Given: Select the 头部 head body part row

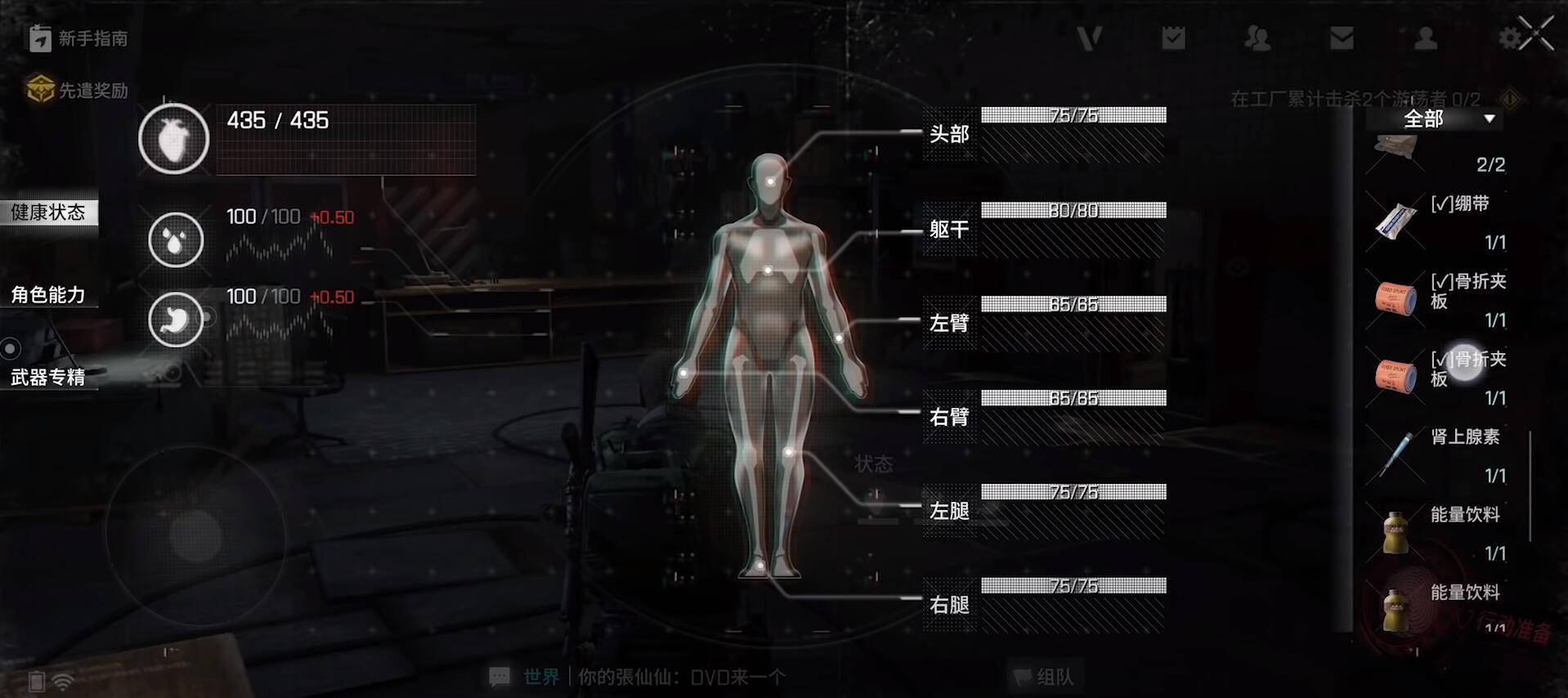Looking at the screenshot, I should click(x=1045, y=134).
